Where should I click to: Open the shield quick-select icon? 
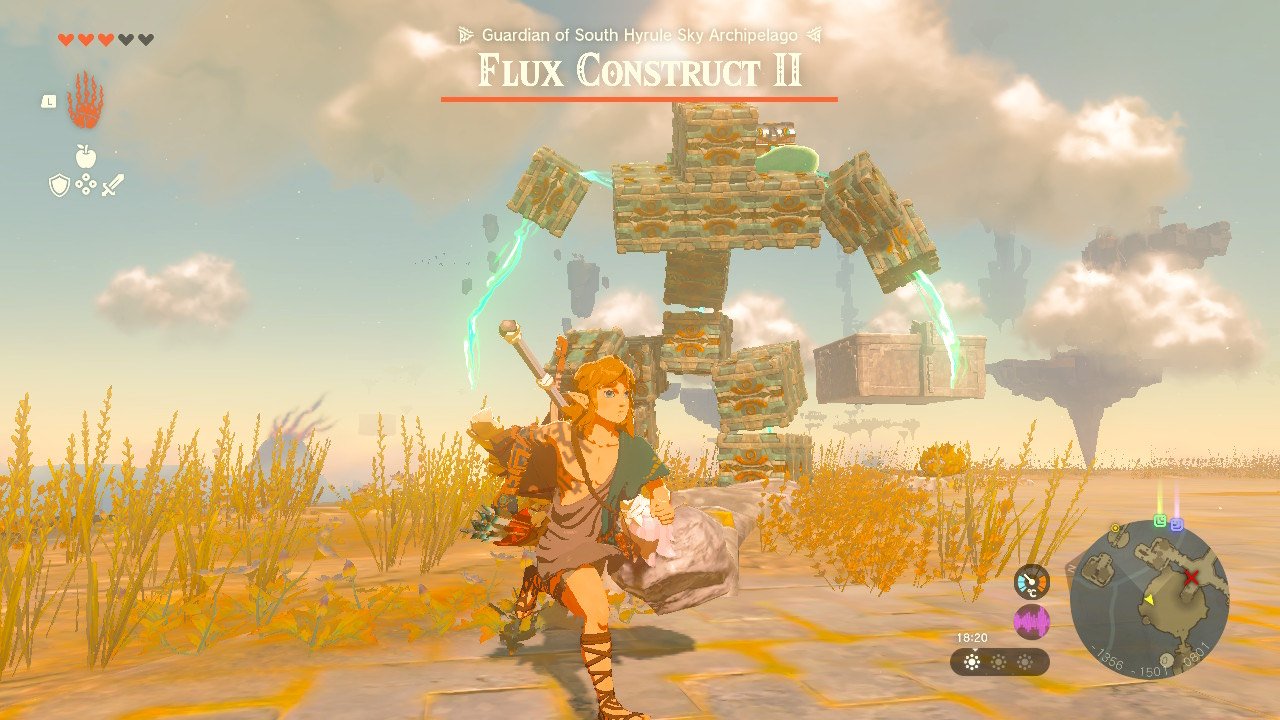click(x=59, y=185)
